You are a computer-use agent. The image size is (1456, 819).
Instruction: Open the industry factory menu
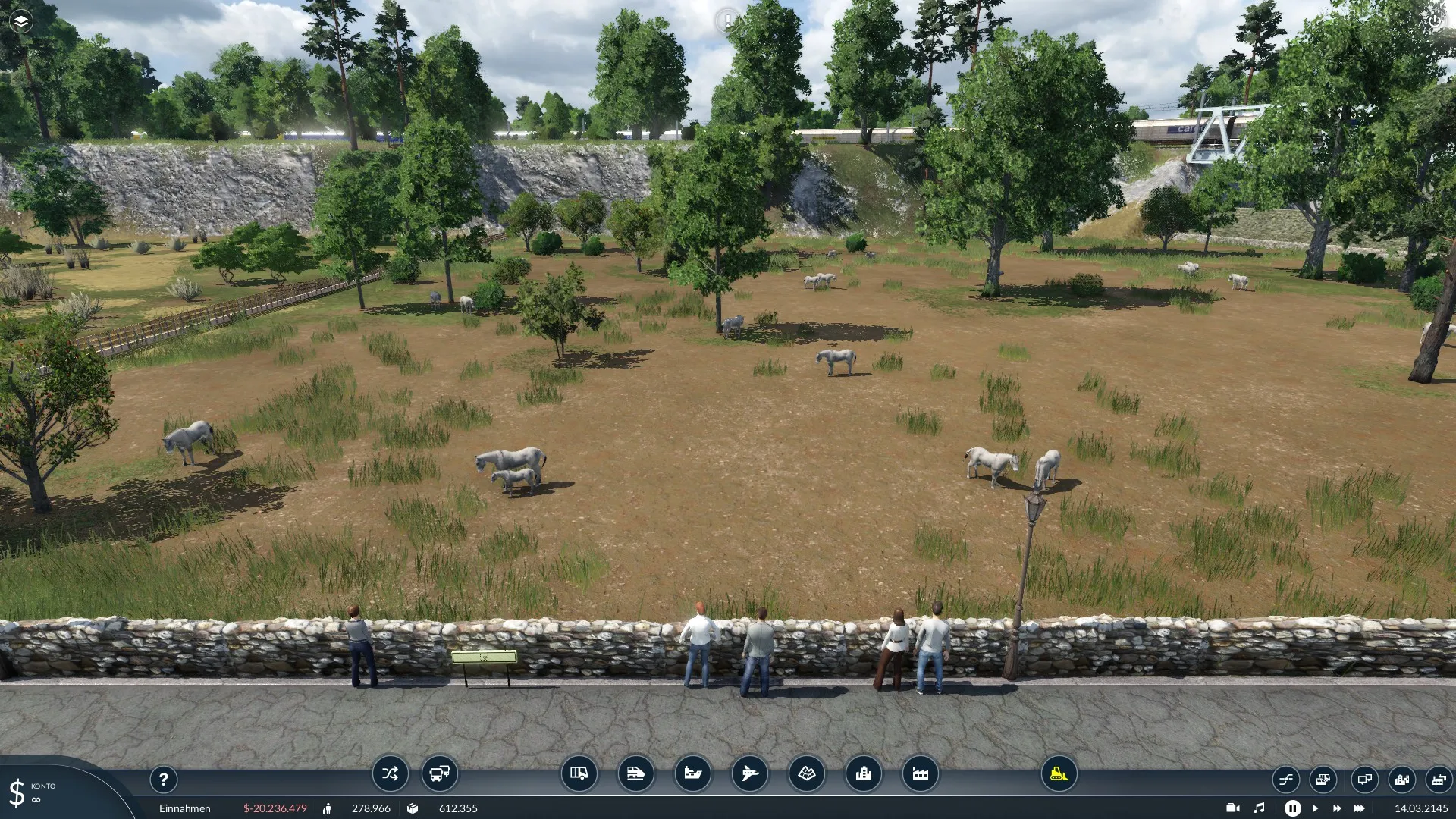point(920,773)
